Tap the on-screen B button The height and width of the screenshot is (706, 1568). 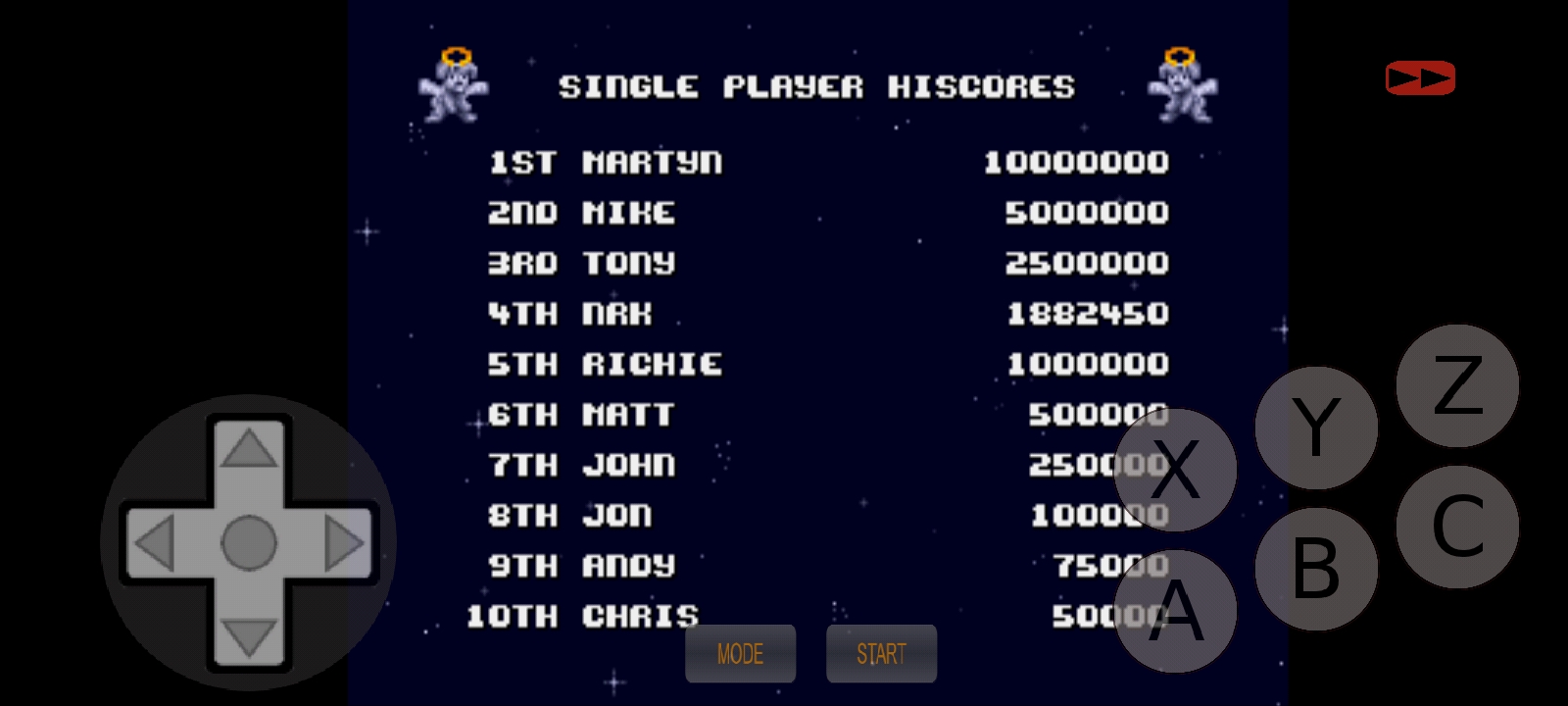[x=1316, y=569]
